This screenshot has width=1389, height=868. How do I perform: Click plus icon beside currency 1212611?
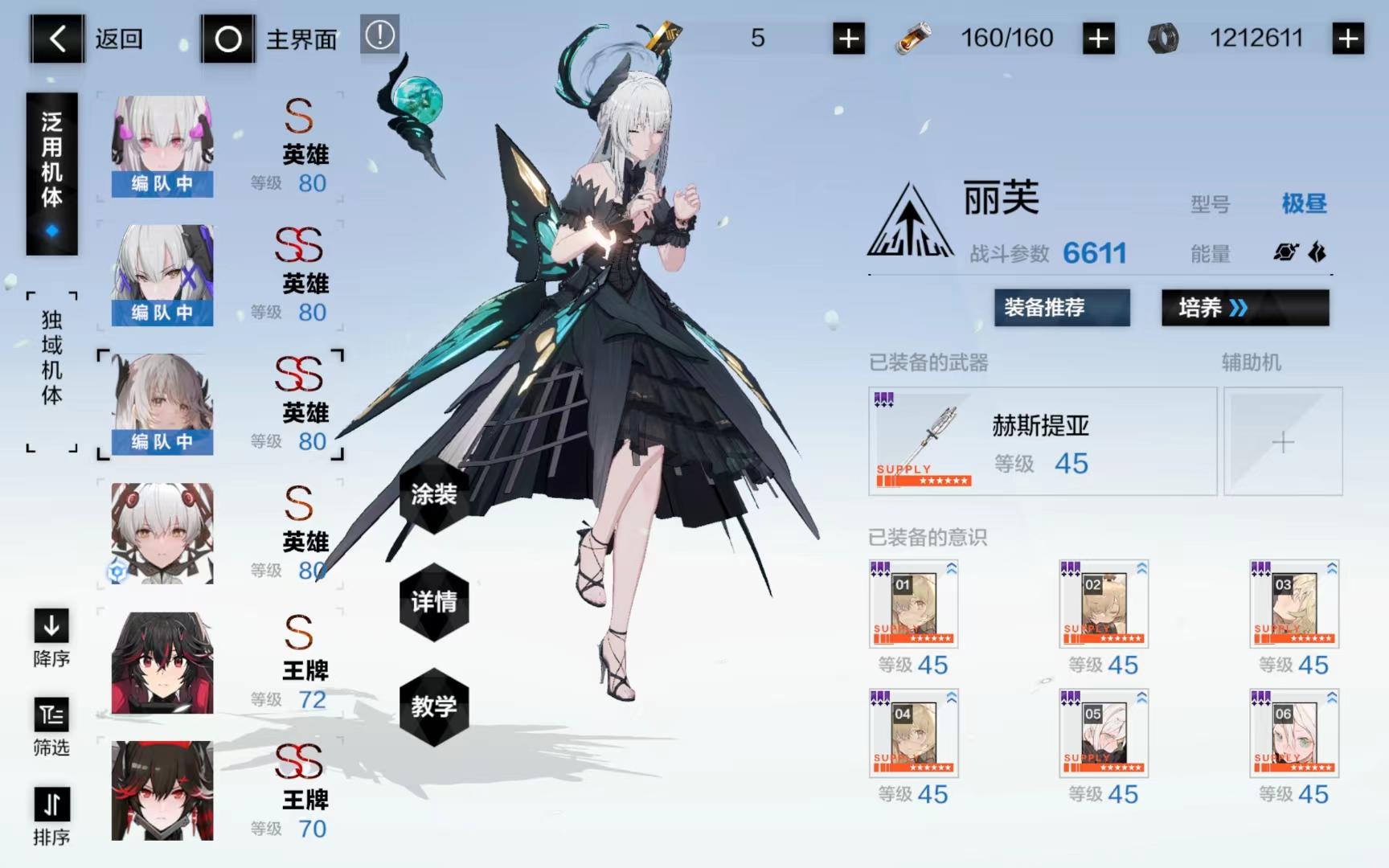point(1350,38)
